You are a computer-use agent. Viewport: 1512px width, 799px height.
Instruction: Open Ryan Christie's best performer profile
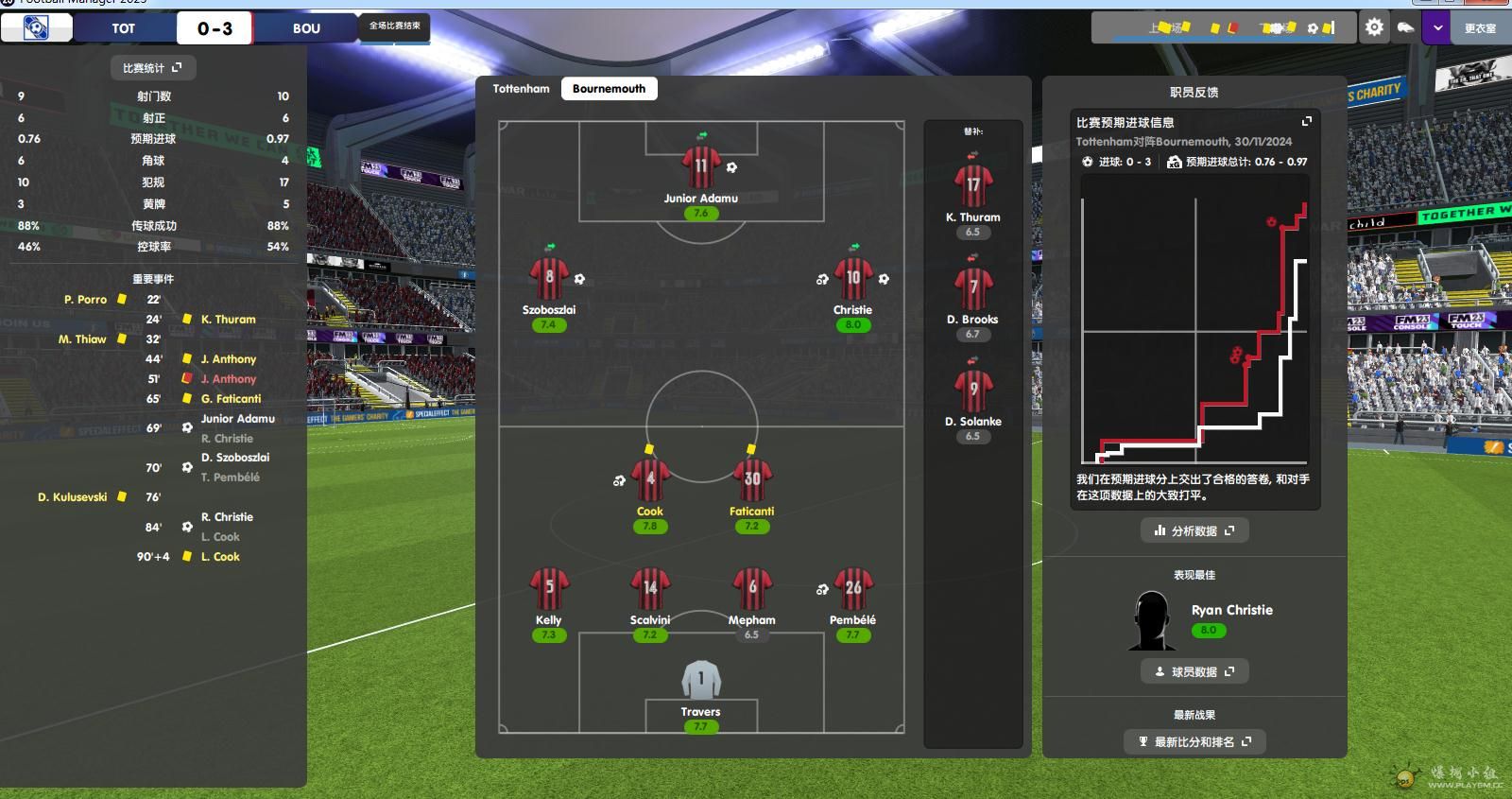[1231, 610]
